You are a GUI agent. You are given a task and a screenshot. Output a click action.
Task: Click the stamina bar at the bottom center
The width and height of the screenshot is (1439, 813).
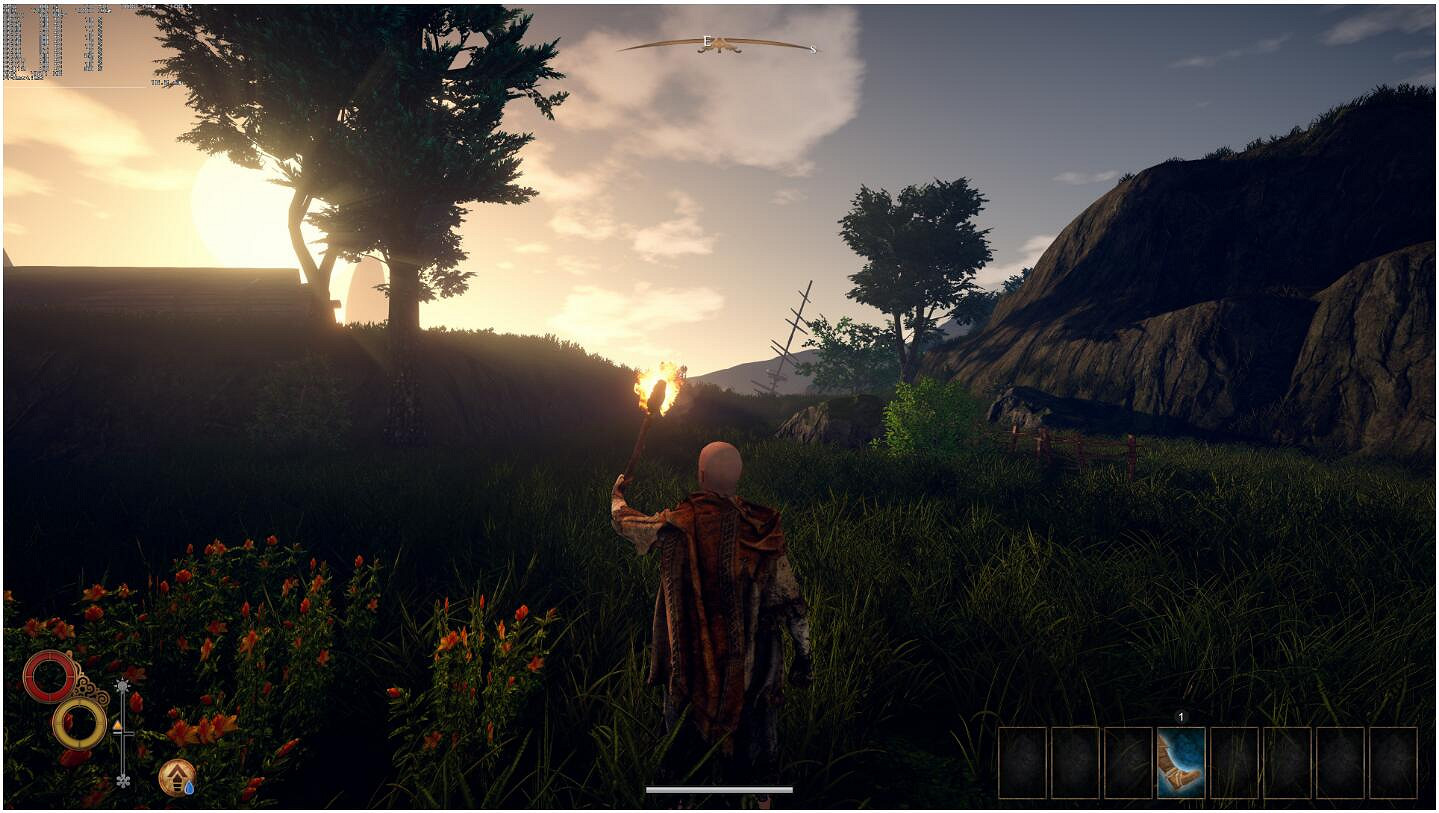[720, 790]
